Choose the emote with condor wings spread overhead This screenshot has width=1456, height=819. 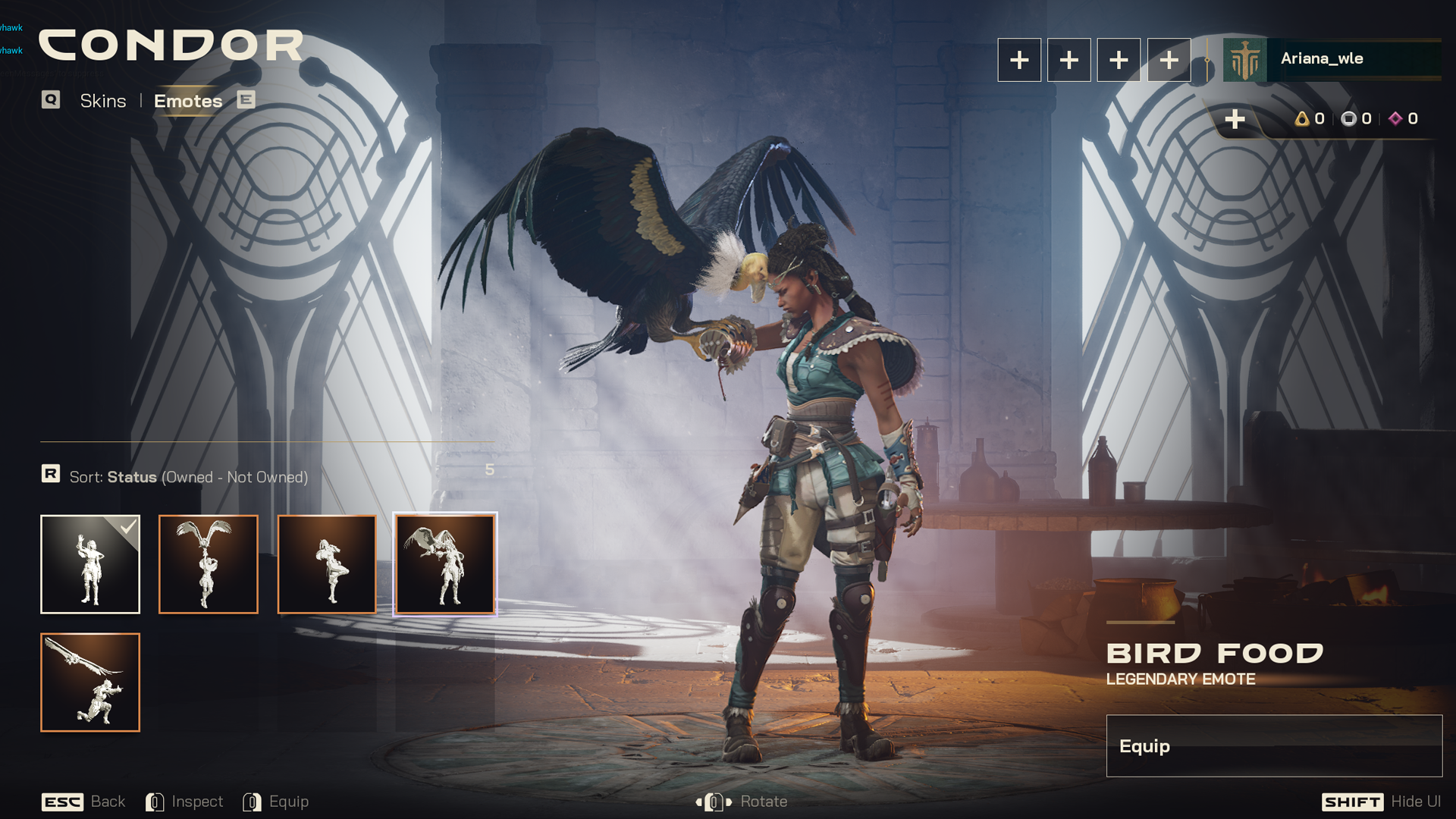tap(209, 564)
